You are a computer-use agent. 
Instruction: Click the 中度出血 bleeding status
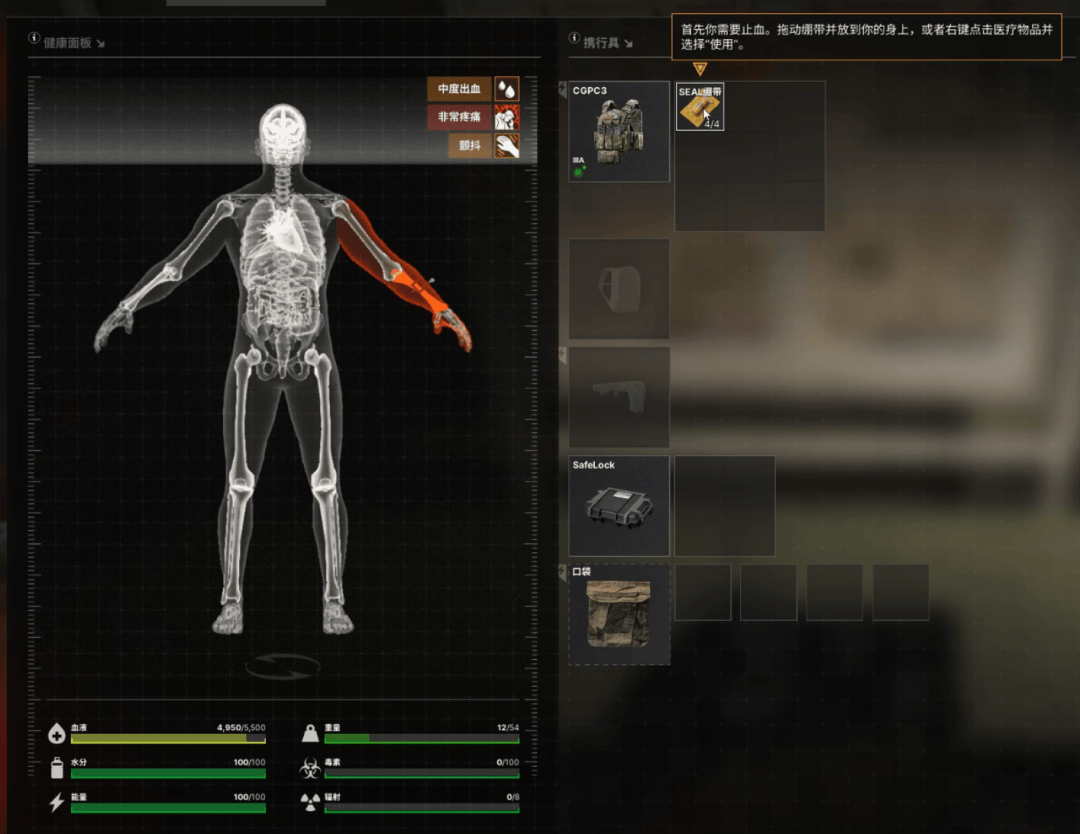point(459,89)
